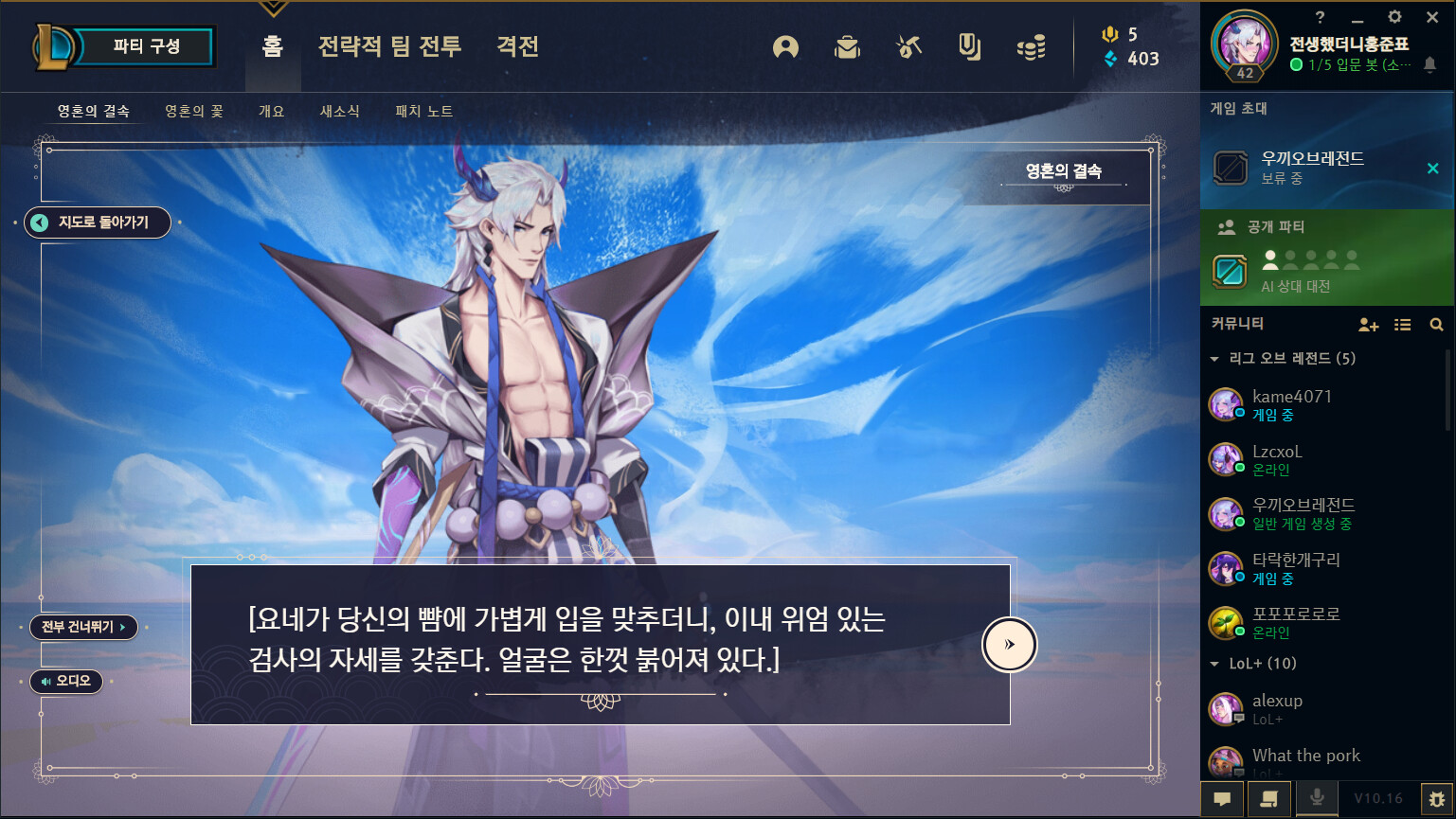1456x819 pixels.
Task: Open the chat bubble icon
Action: pos(1222,798)
